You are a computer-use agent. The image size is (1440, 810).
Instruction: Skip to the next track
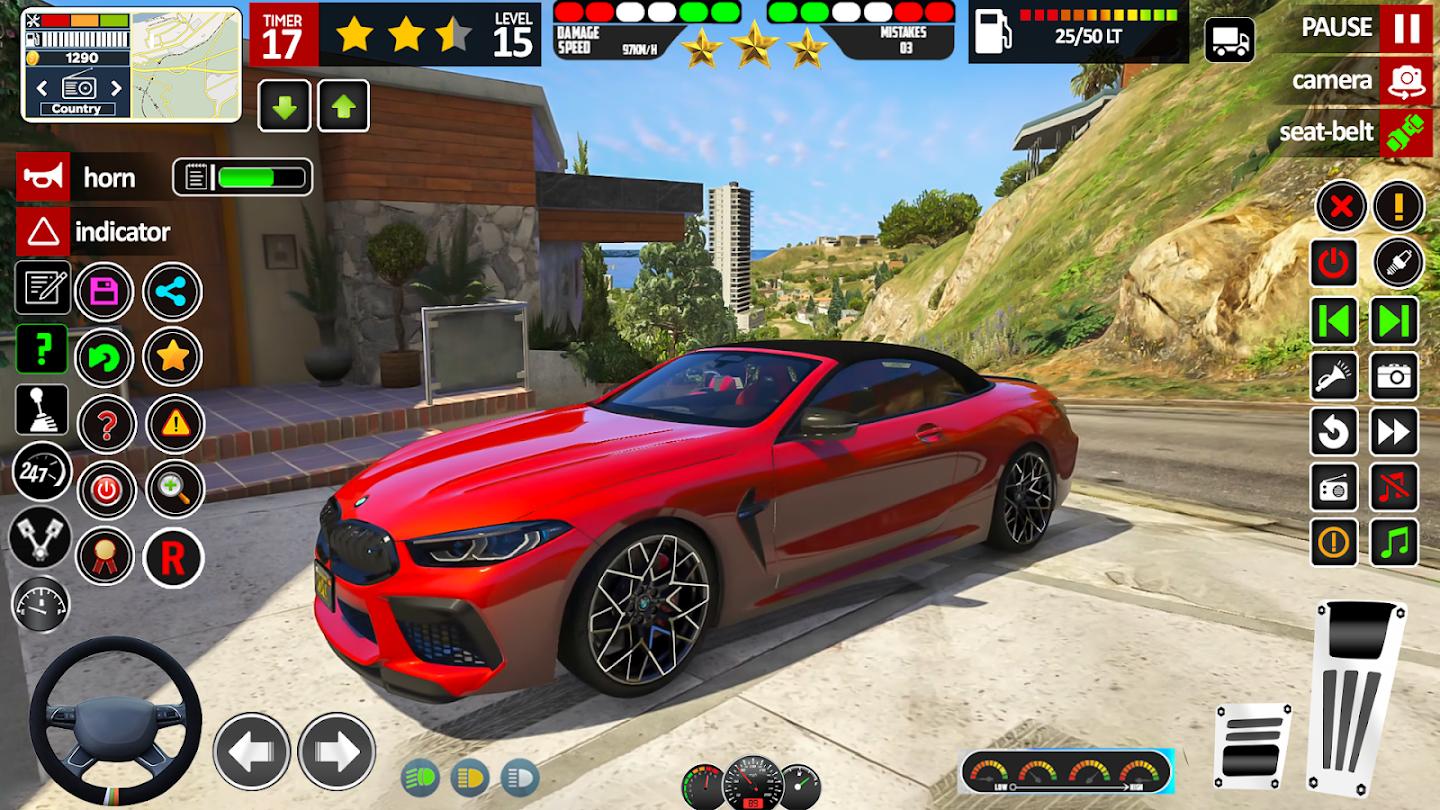click(x=1394, y=321)
